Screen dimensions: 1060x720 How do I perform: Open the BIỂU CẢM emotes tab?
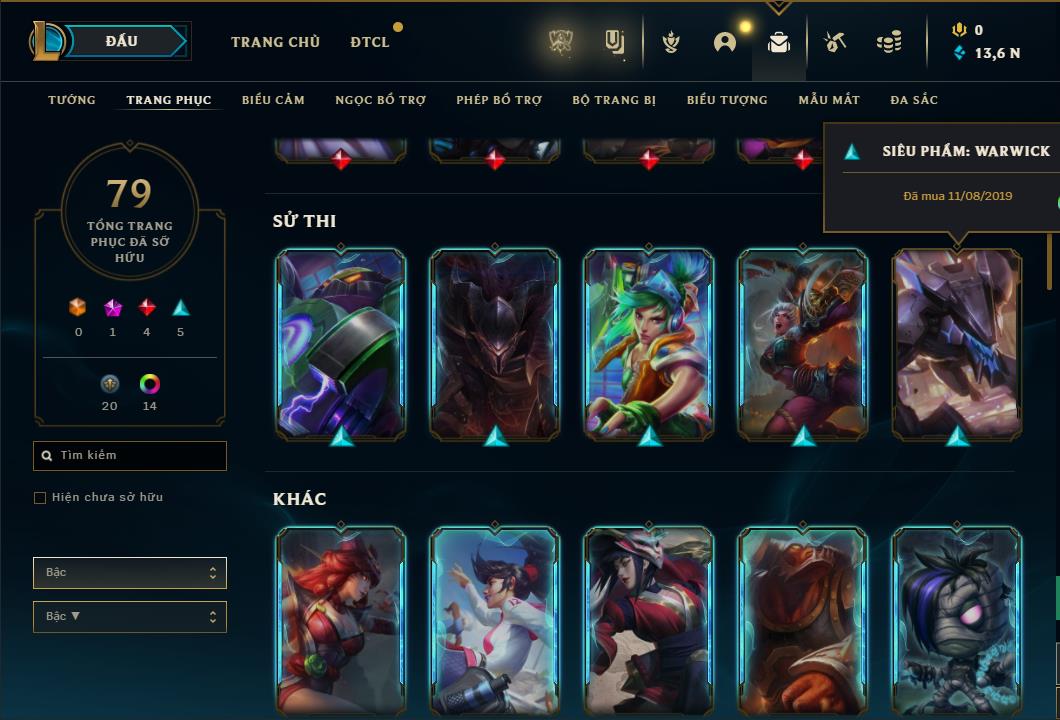point(273,100)
